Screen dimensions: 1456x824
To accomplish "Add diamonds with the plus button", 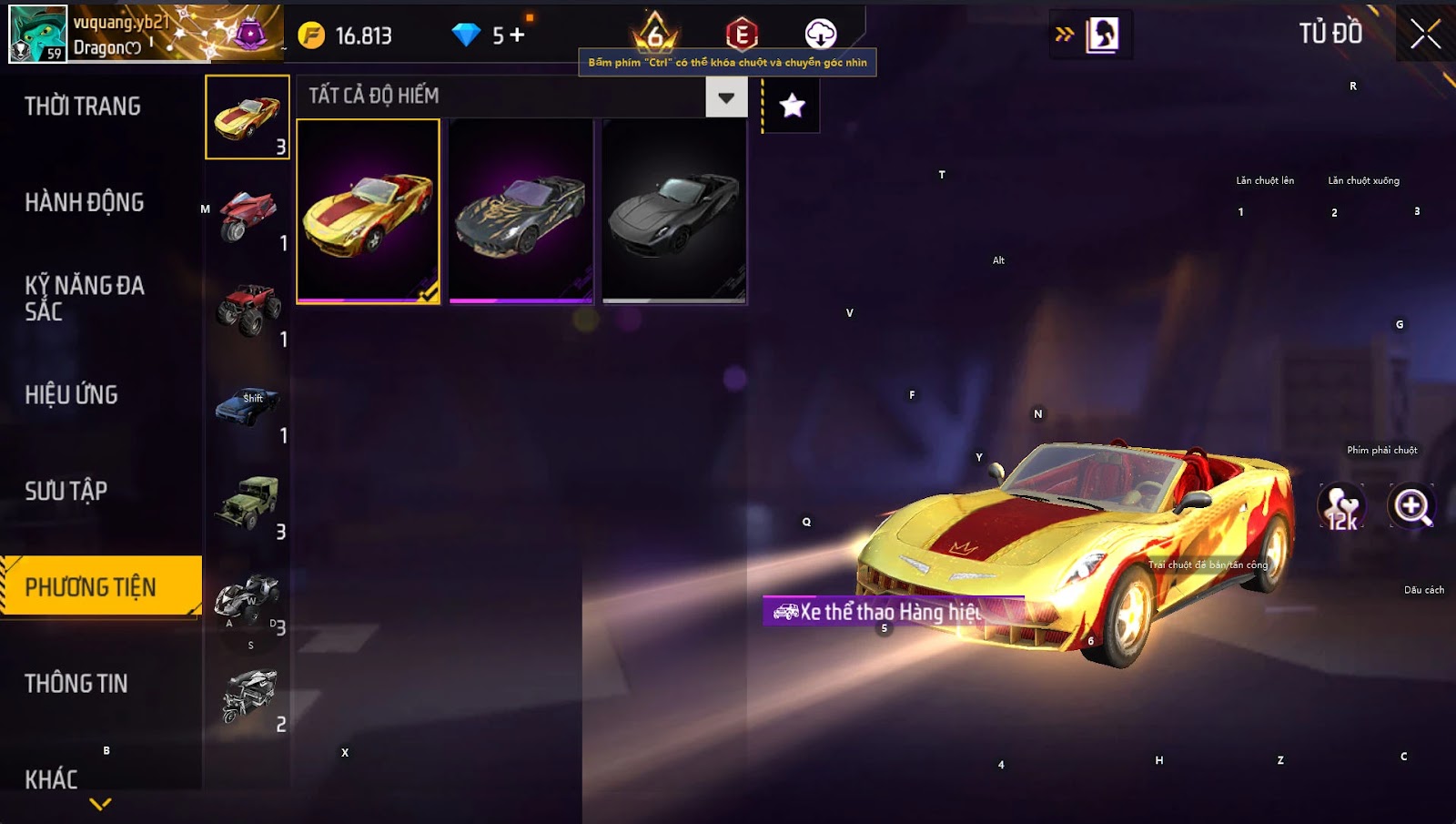I will [517, 36].
